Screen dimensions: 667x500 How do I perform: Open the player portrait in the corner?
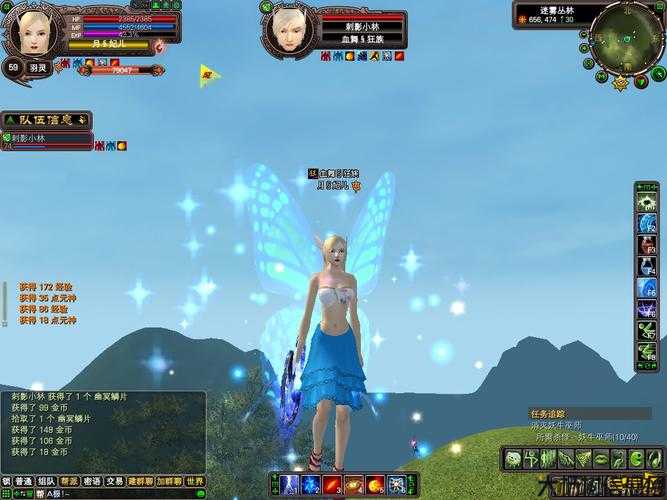coord(30,30)
